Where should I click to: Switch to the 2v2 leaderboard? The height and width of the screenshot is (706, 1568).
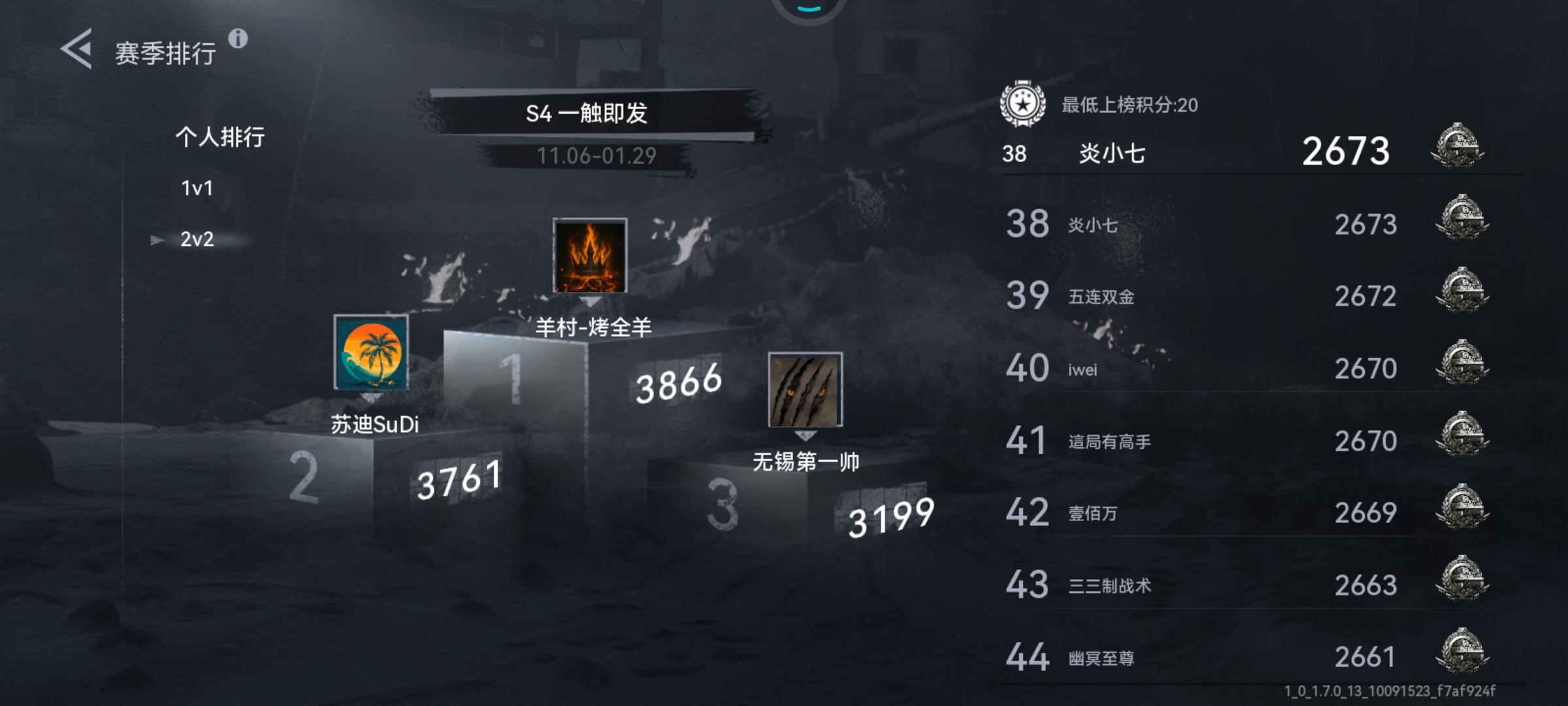point(198,241)
